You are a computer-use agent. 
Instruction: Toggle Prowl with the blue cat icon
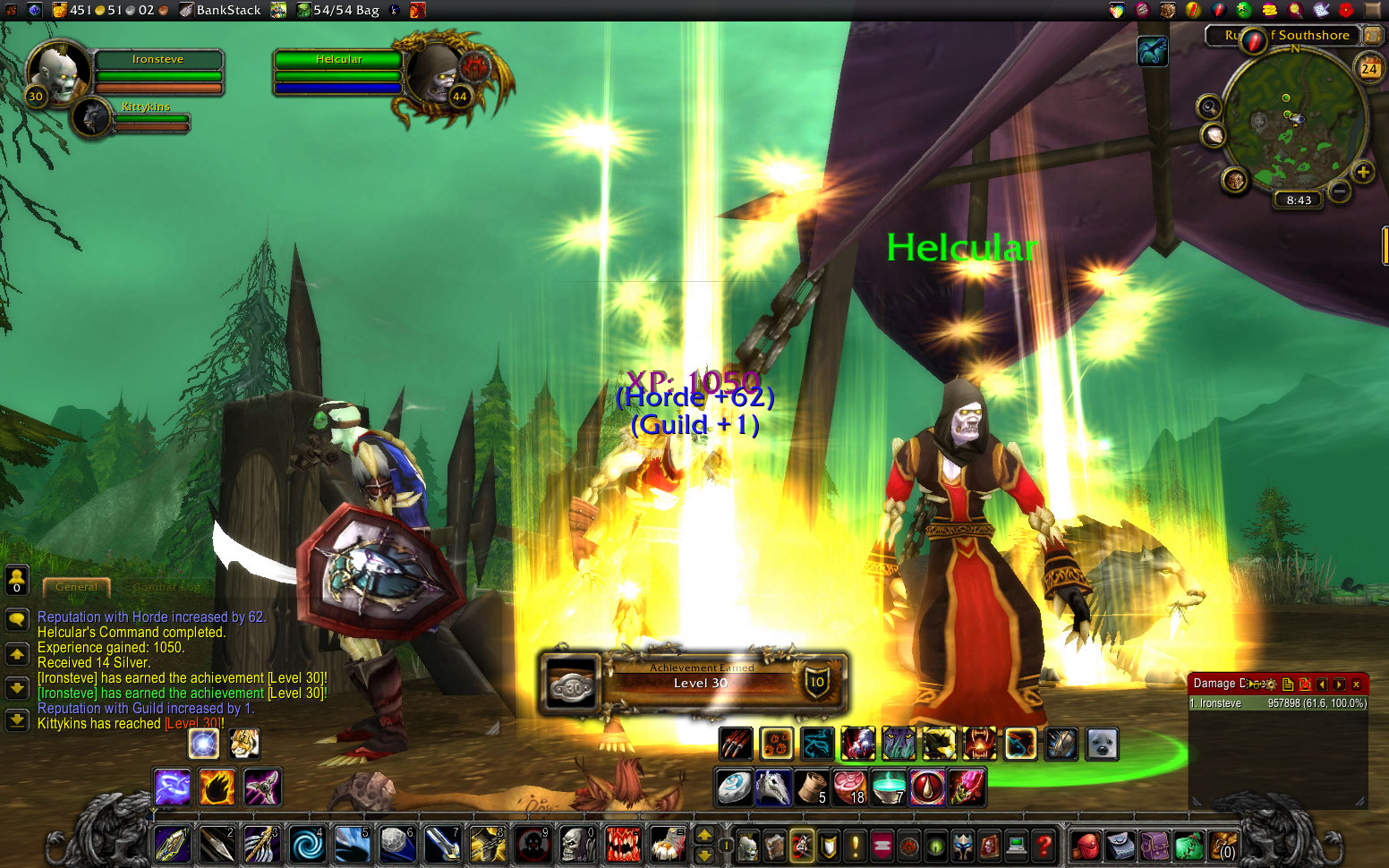click(x=819, y=744)
